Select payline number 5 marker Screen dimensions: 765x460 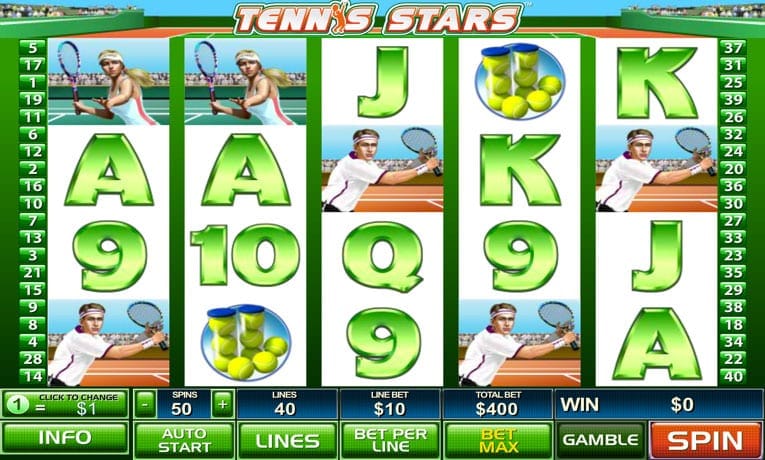pos(33,48)
